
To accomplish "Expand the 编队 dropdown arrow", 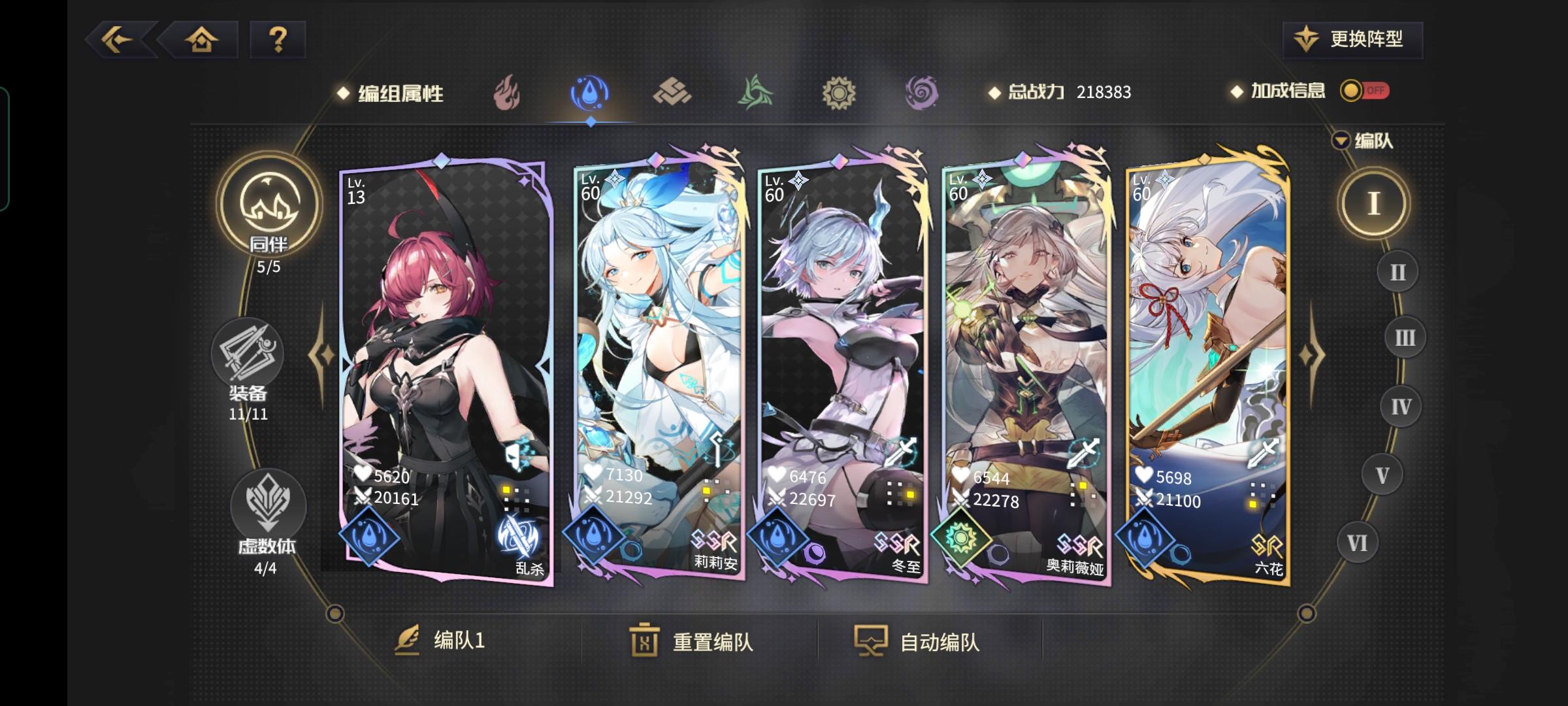I will pyautogui.click(x=1341, y=139).
